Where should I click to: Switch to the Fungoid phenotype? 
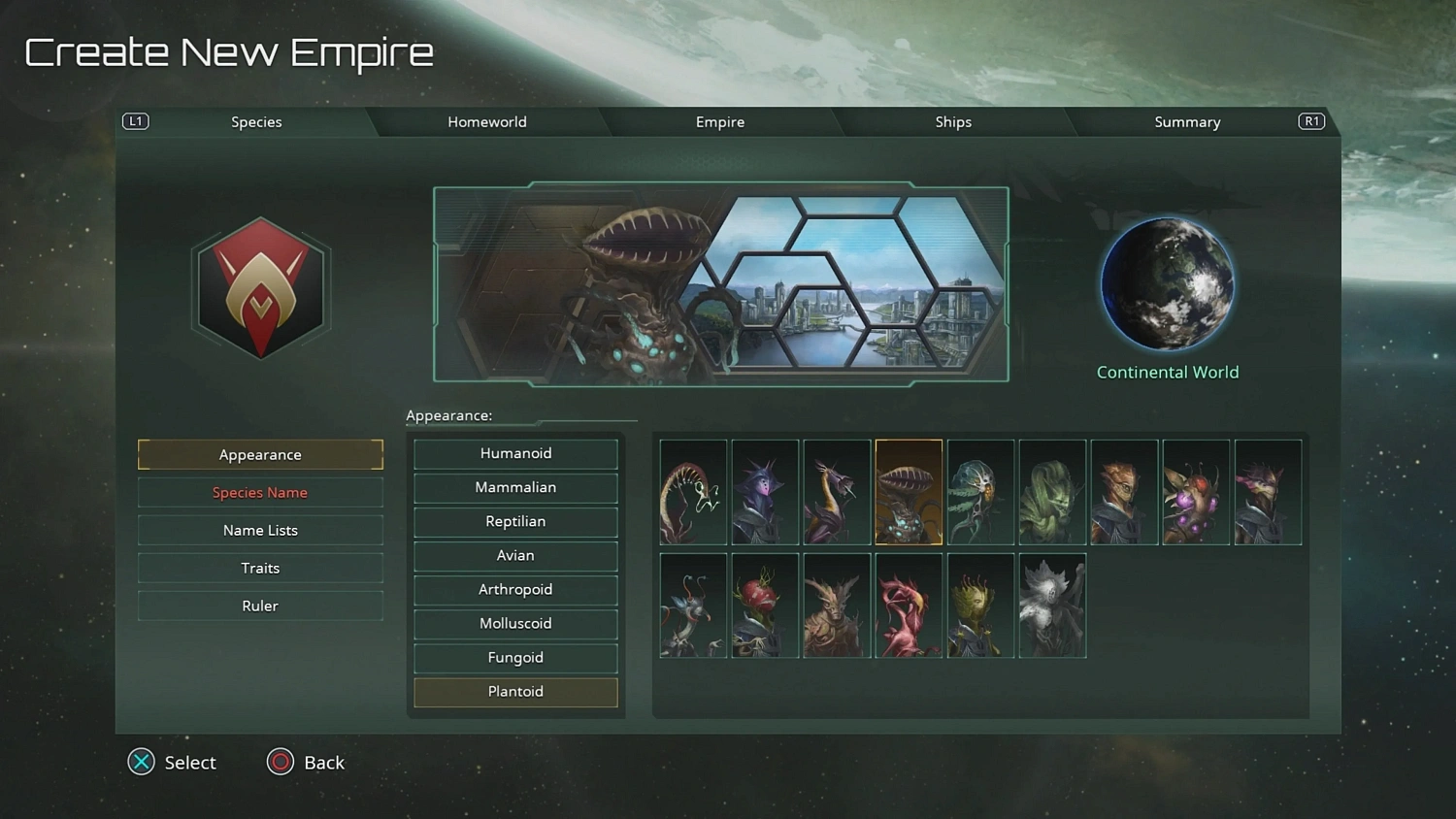click(515, 657)
